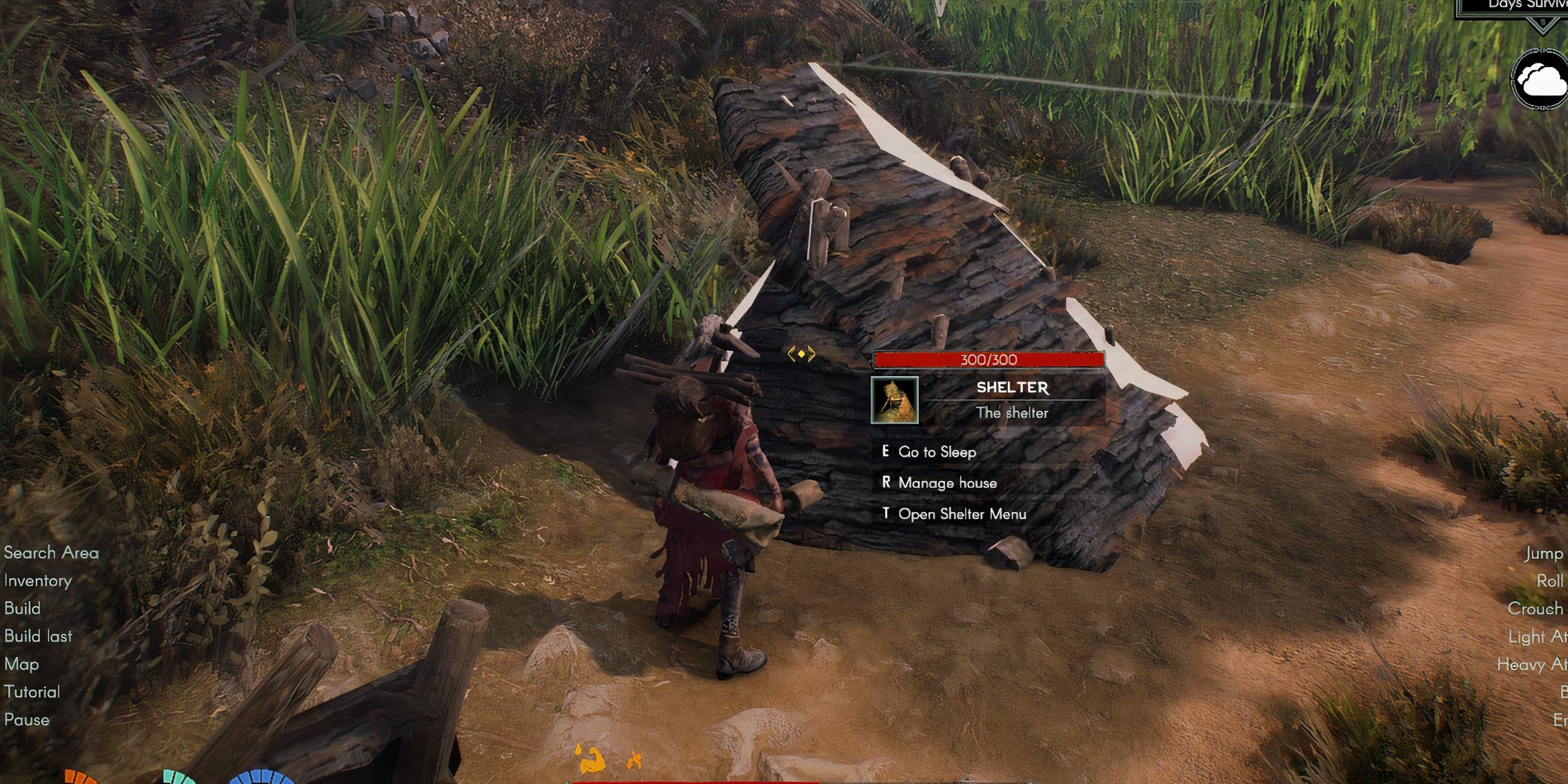The width and height of the screenshot is (1568, 784).
Task: Click Jump in the right controls
Action: (1546, 553)
